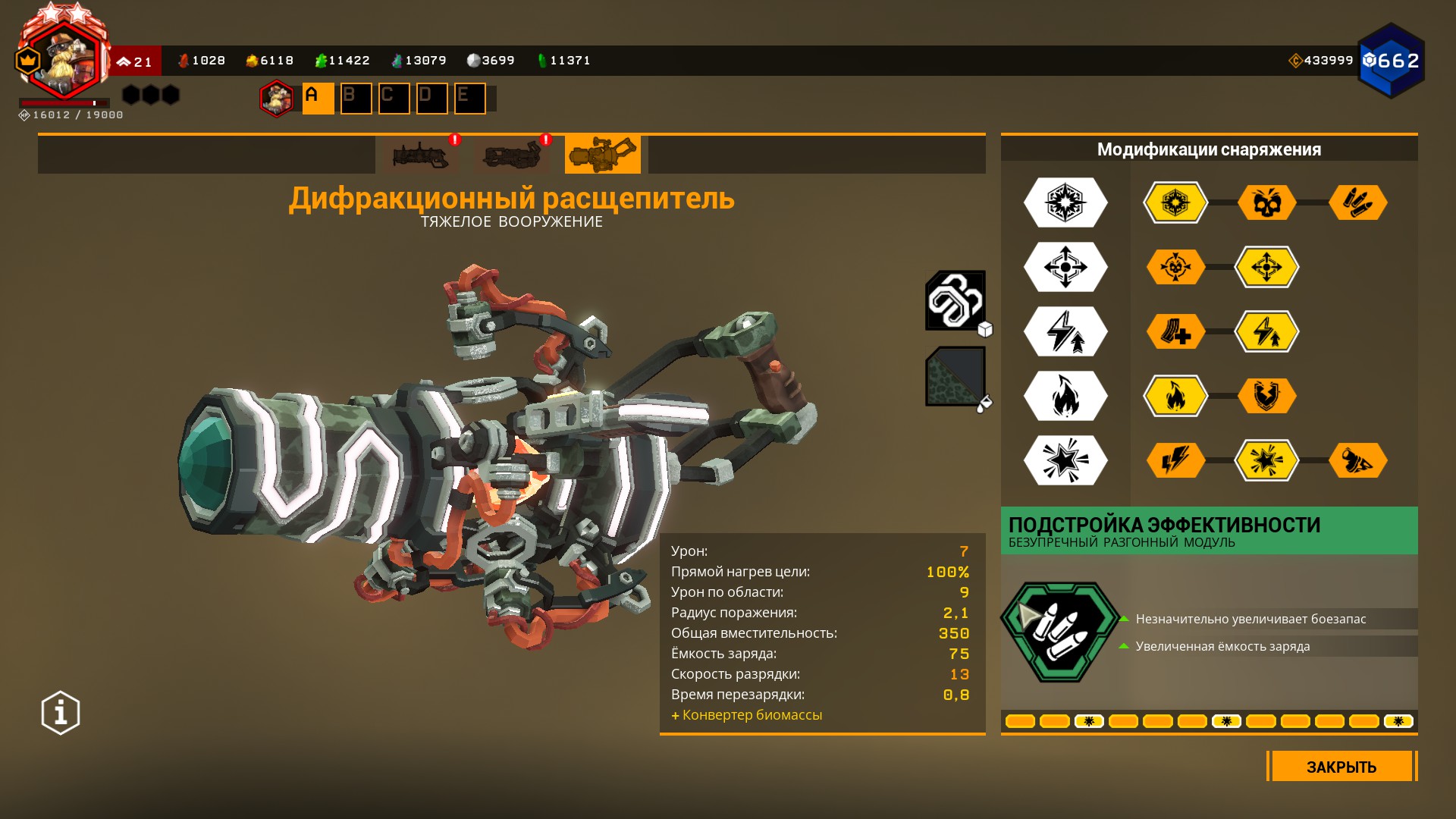This screenshot has height=819, width=1456.
Task: Select the yellow flame tier-four modification
Action: (x=1175, y=396)
